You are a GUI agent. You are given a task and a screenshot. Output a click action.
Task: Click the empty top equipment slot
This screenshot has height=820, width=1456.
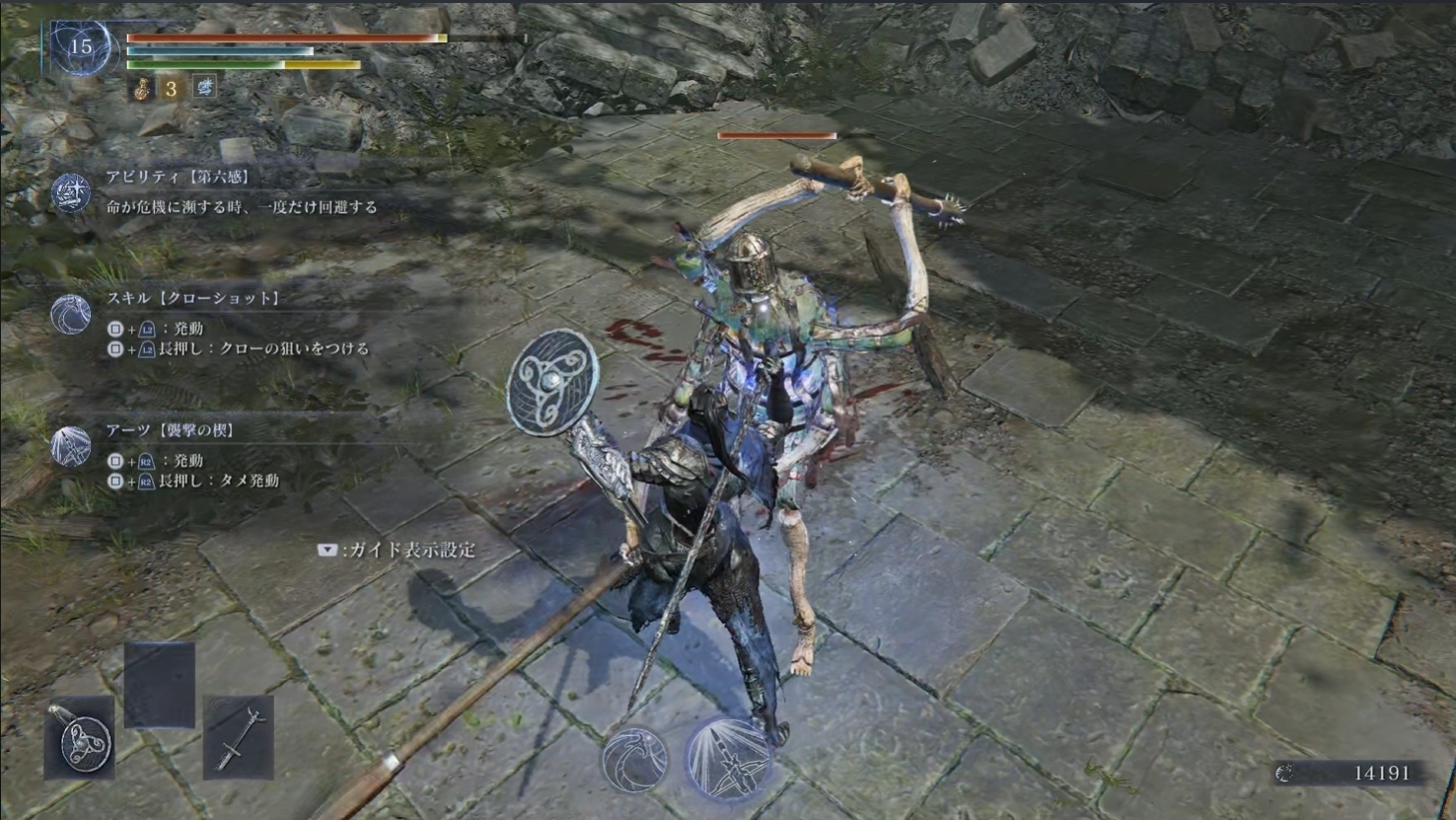(x=159, y=684)
